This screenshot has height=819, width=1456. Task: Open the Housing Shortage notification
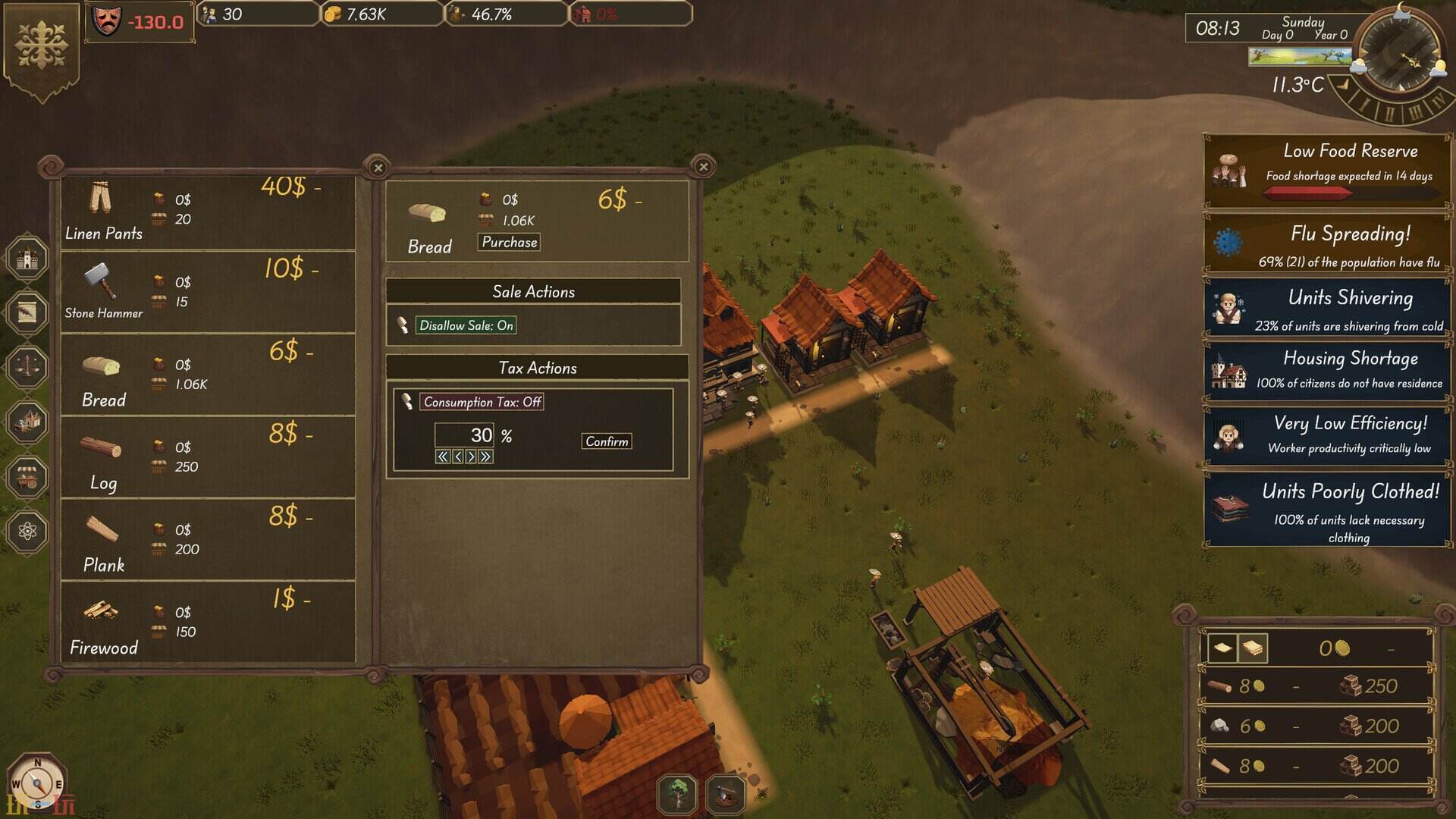(1327, 370)
